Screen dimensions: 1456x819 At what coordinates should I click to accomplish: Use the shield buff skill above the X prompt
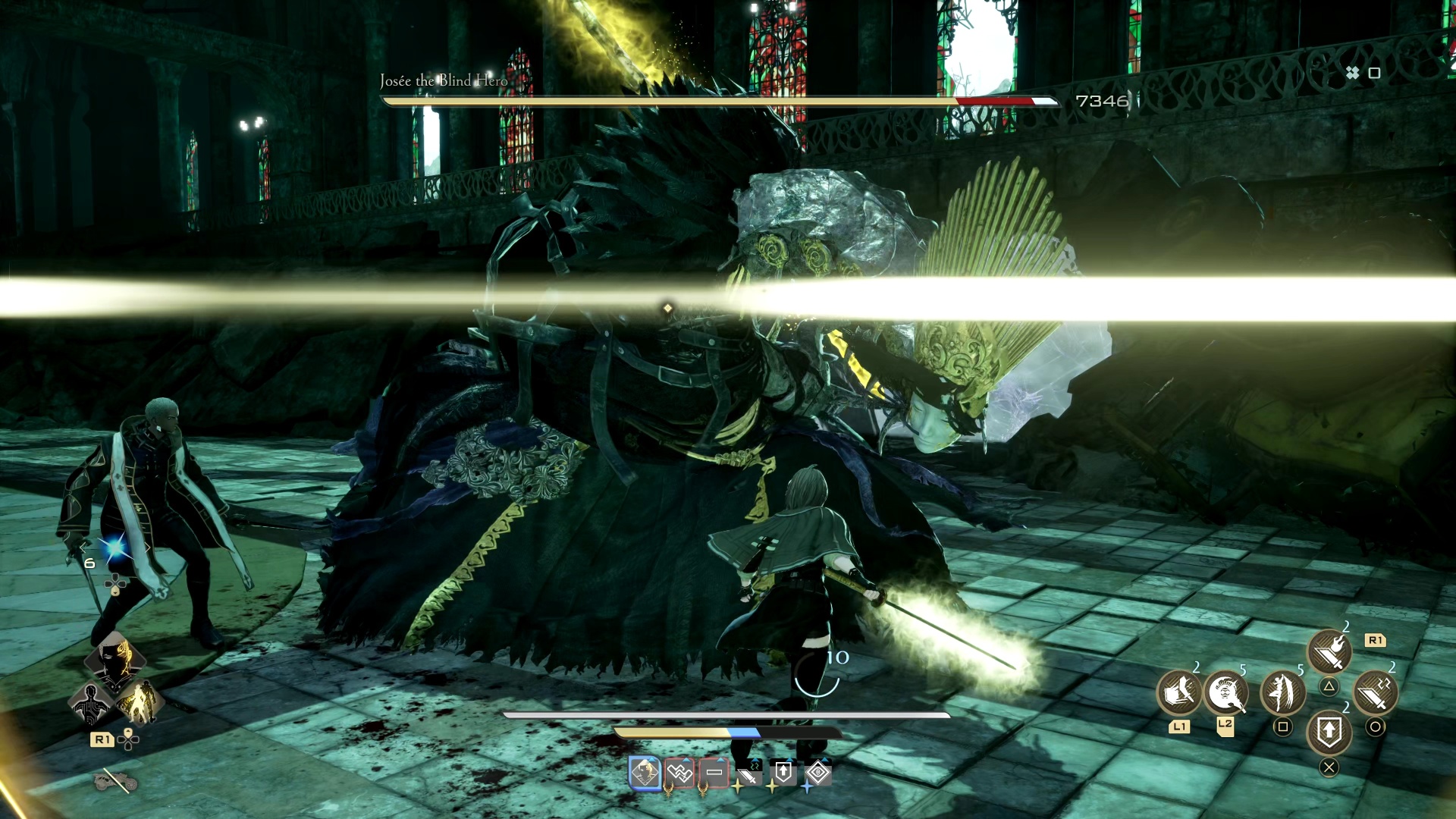(1329, 733)
